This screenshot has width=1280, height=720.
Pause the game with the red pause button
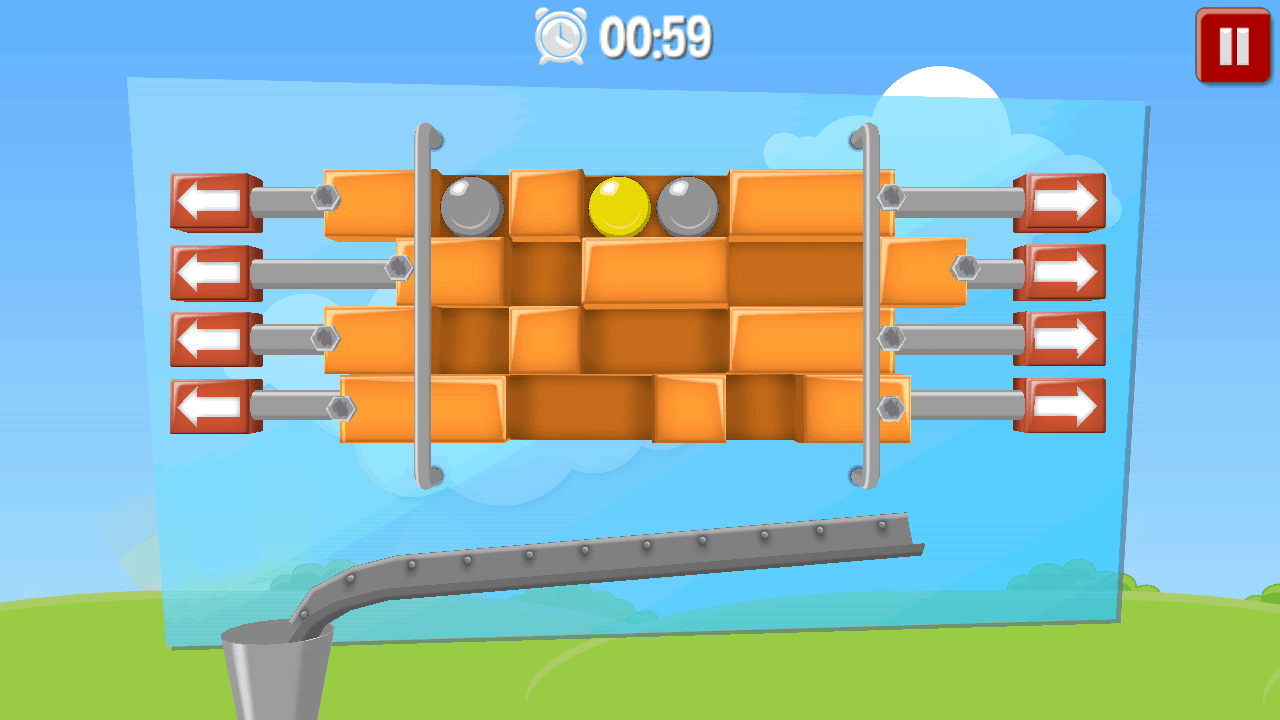click(x=1233, y=43)
